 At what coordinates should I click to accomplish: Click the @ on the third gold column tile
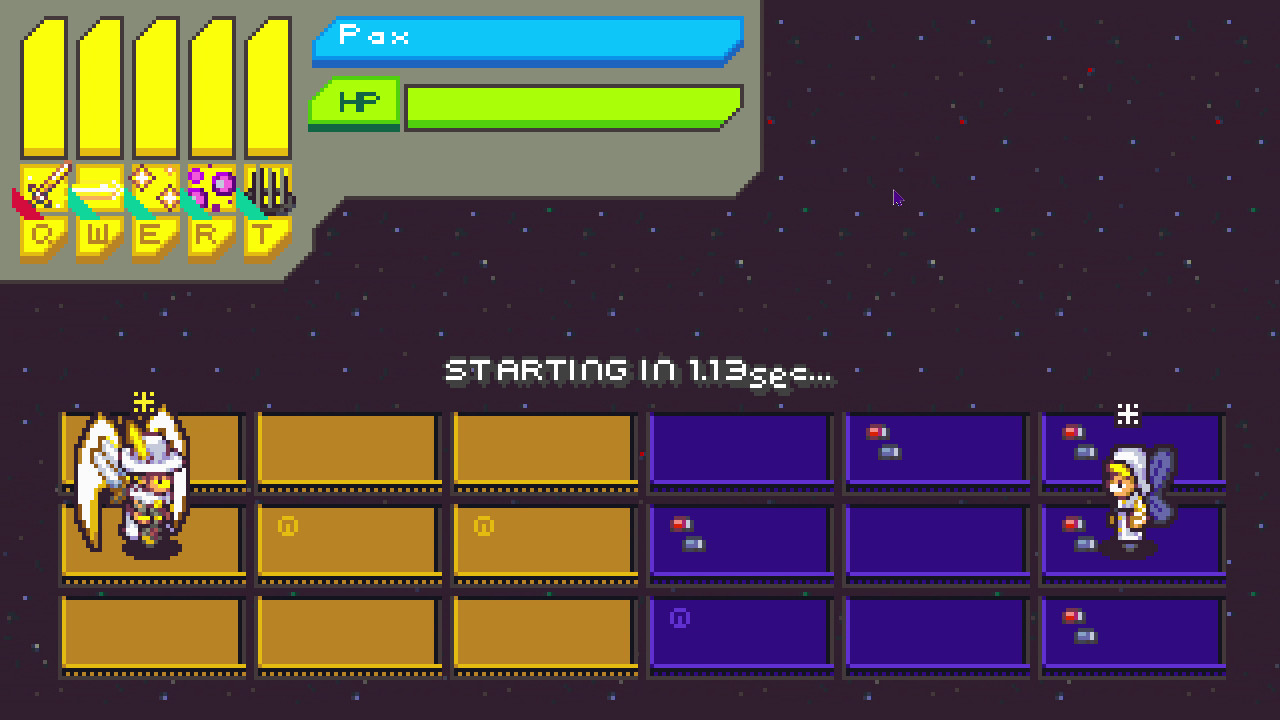click(x=485, y=527)
